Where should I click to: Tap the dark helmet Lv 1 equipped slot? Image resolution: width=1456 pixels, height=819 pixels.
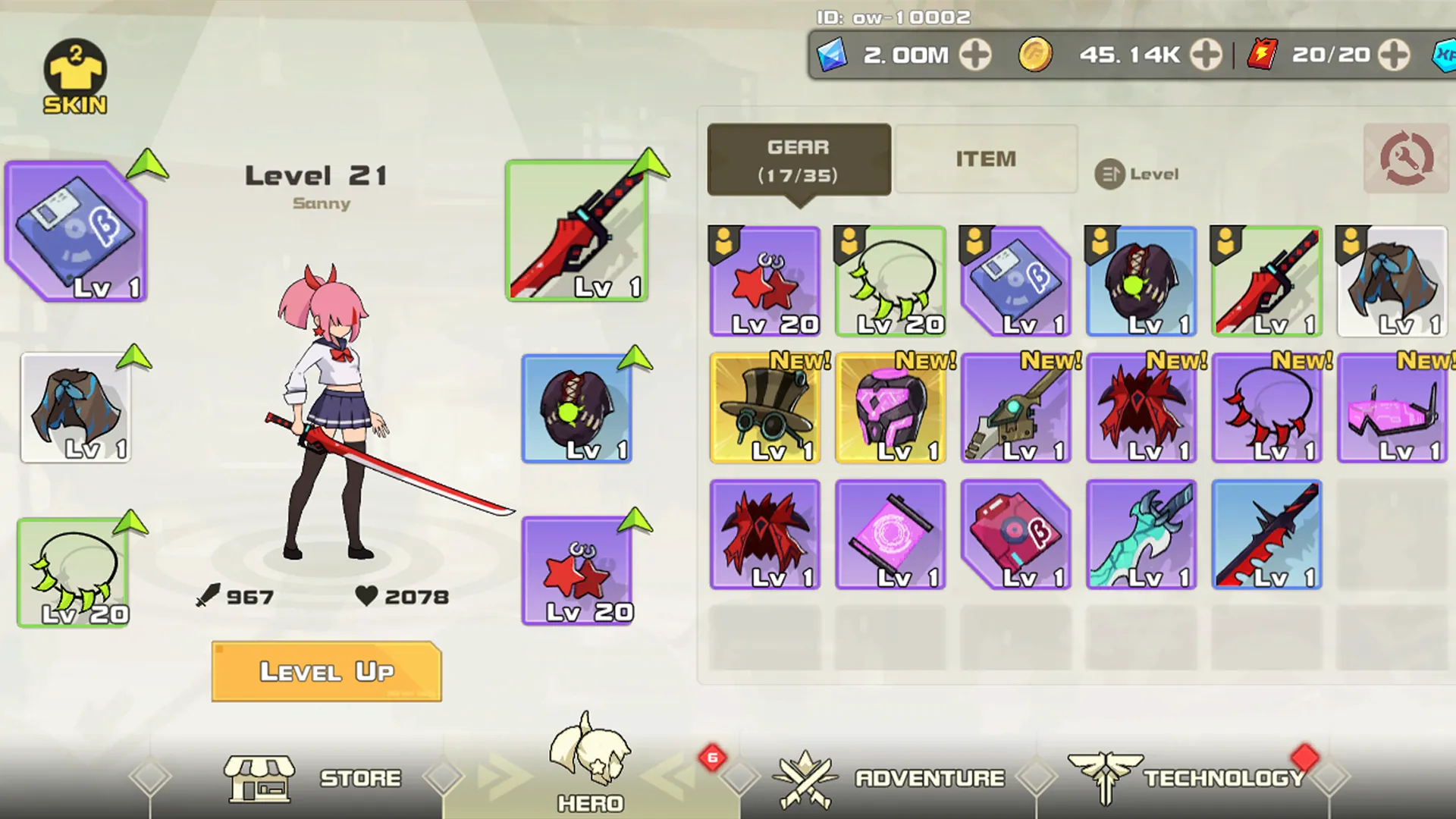578,409
